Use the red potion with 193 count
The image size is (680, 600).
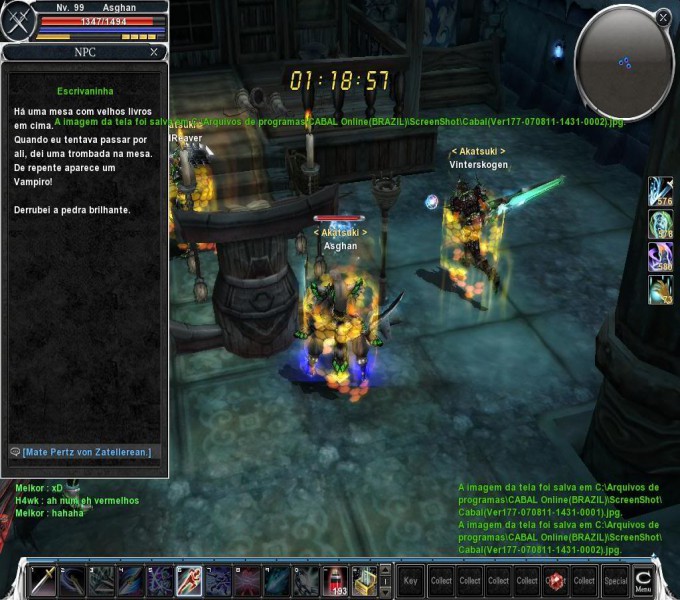pos(337,580)
